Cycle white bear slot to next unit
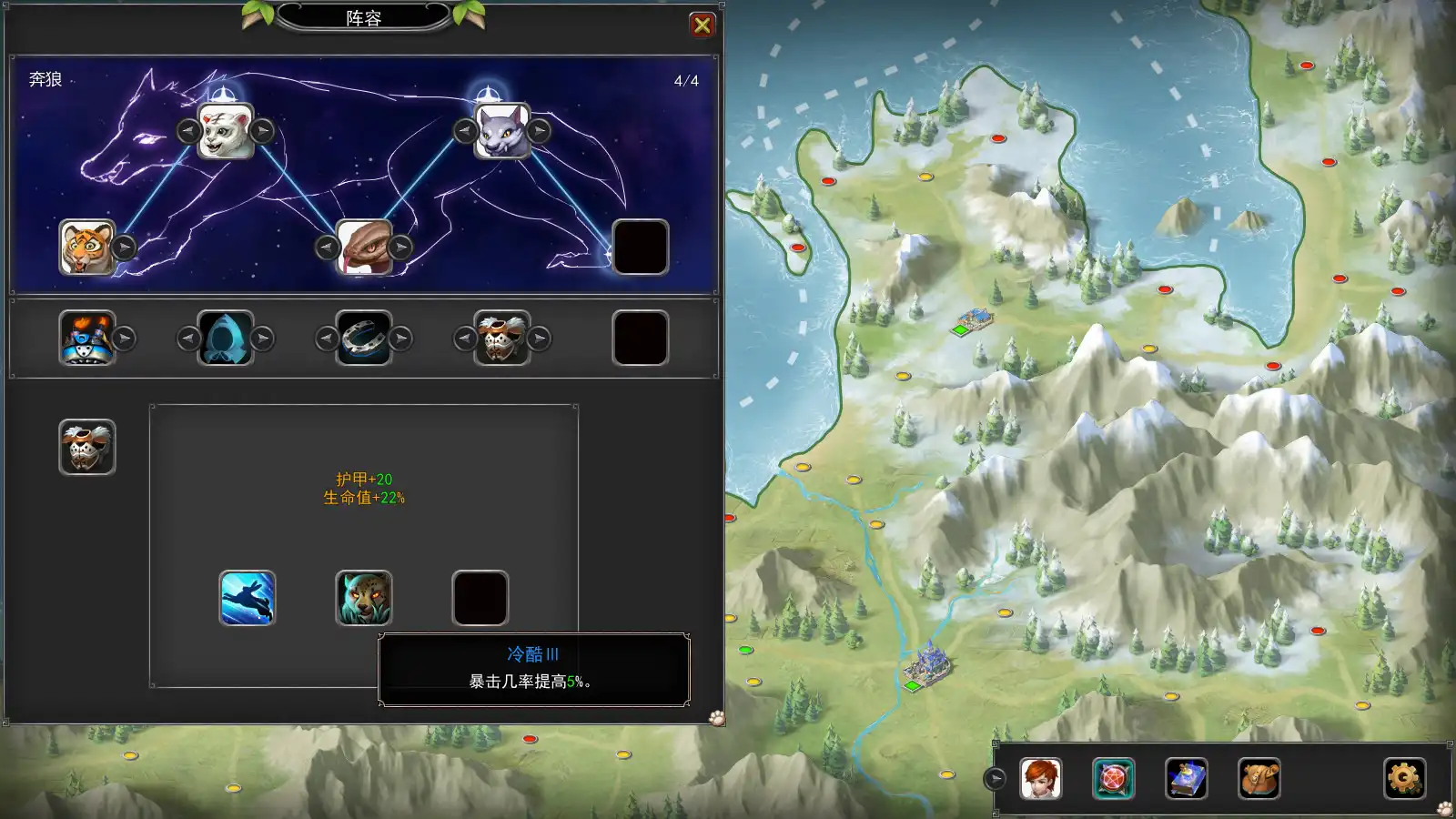Screen dimensions: 1456x819 pyautogui.click(x=262, y=131)
